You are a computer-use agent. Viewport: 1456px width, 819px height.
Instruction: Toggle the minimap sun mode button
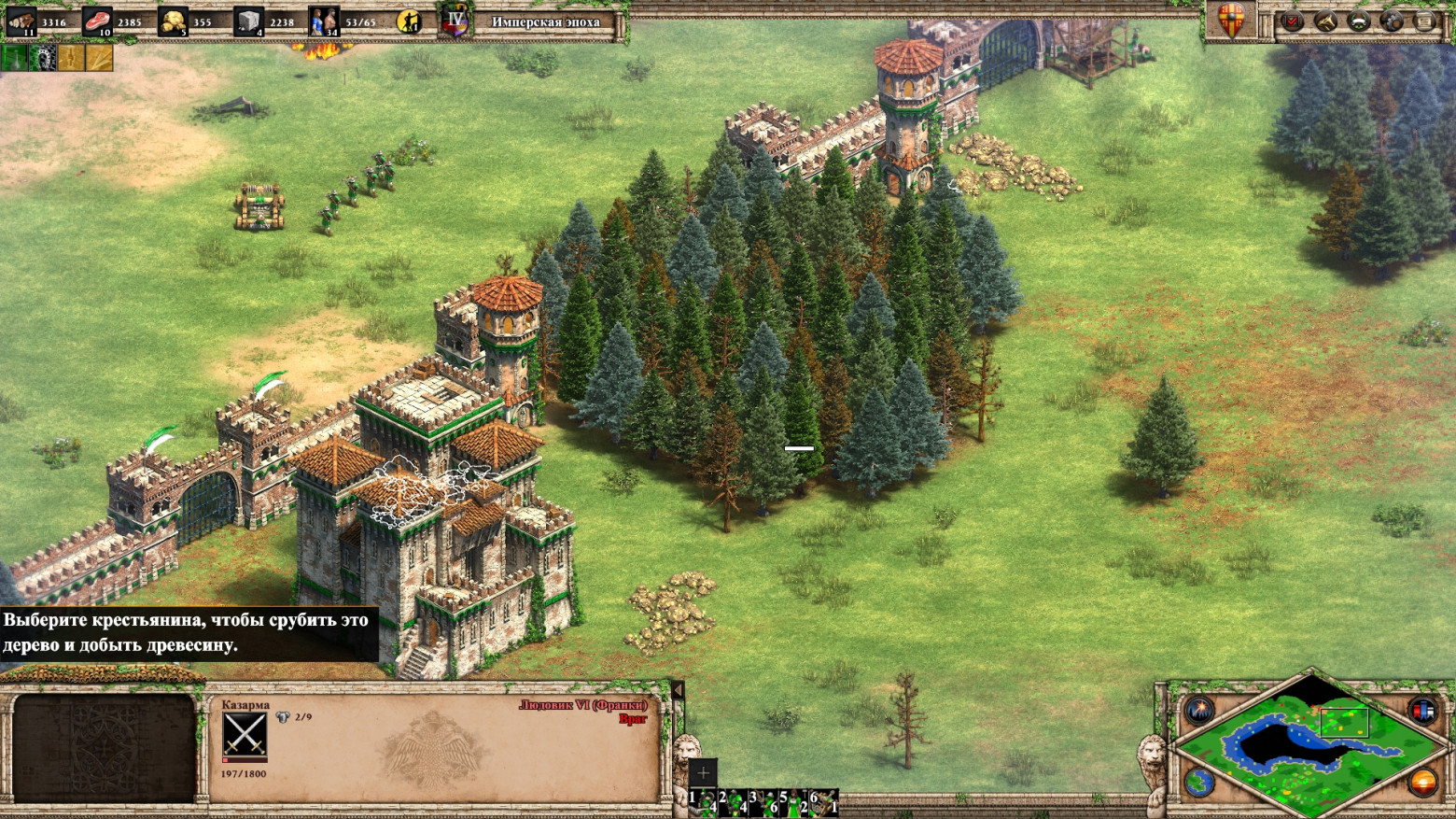click(1422, 782)
